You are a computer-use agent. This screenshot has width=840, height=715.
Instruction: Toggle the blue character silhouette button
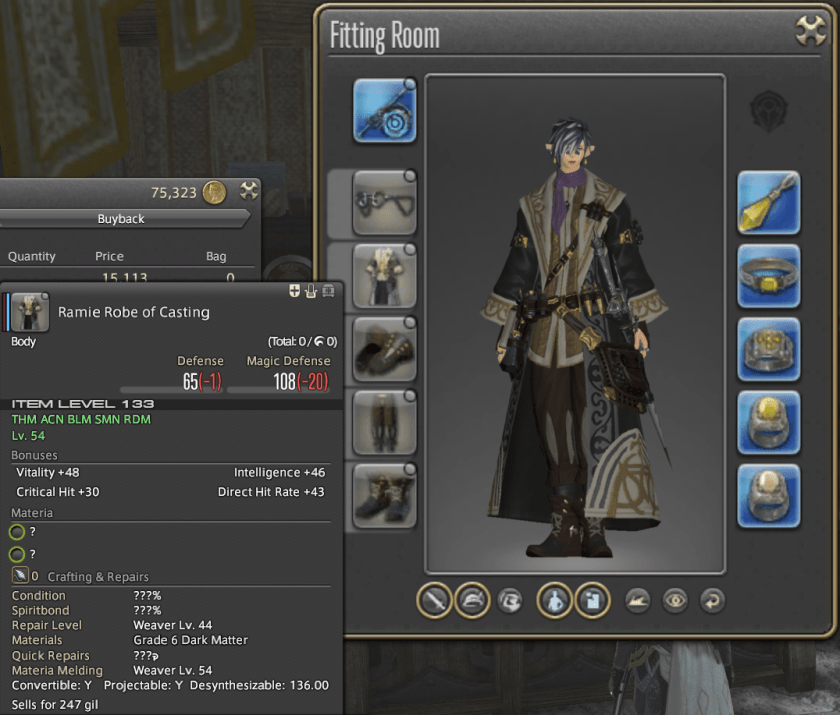[x=555, y=601]
